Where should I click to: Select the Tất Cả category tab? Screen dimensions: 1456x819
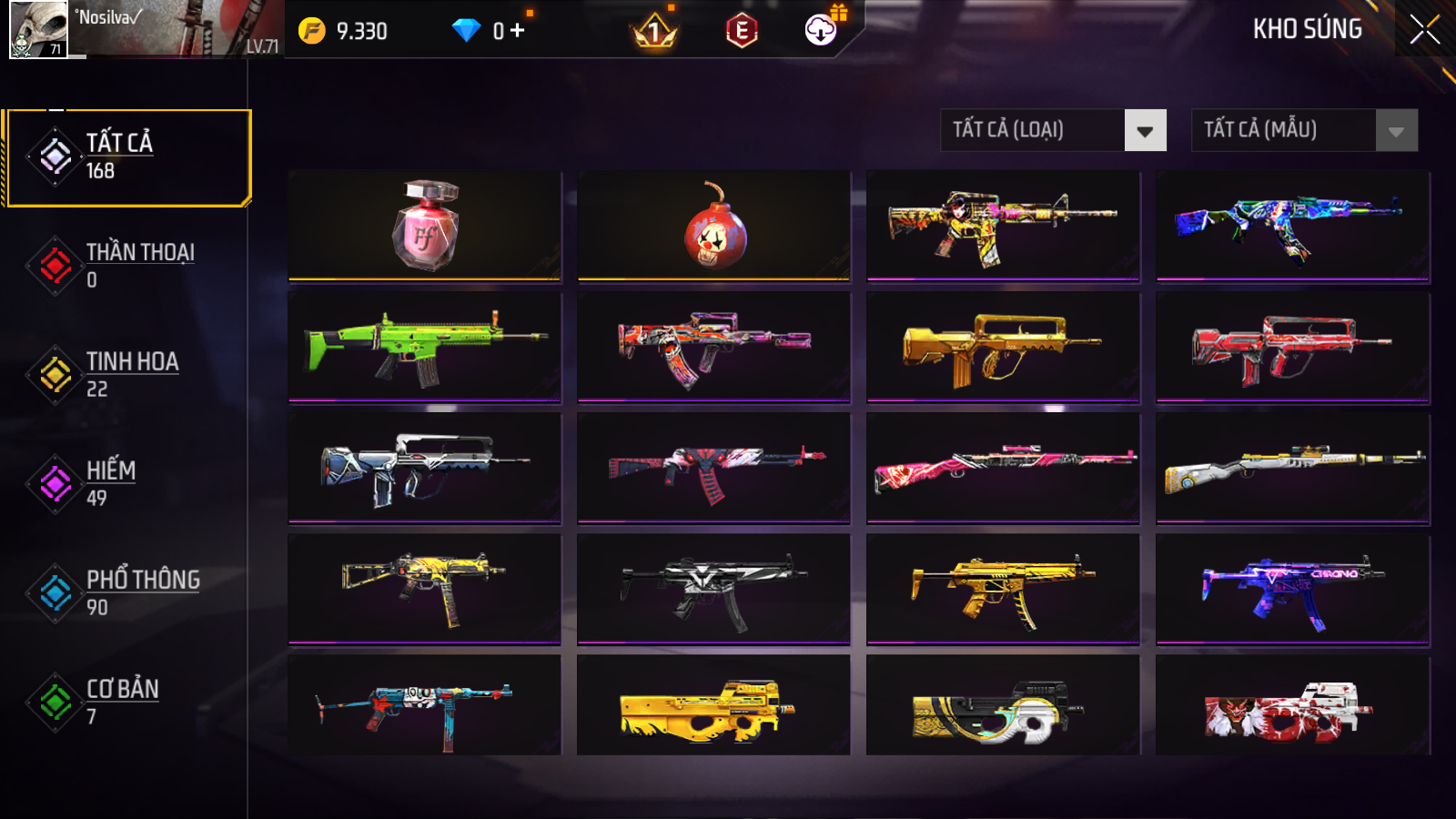[x=127, y=157]
